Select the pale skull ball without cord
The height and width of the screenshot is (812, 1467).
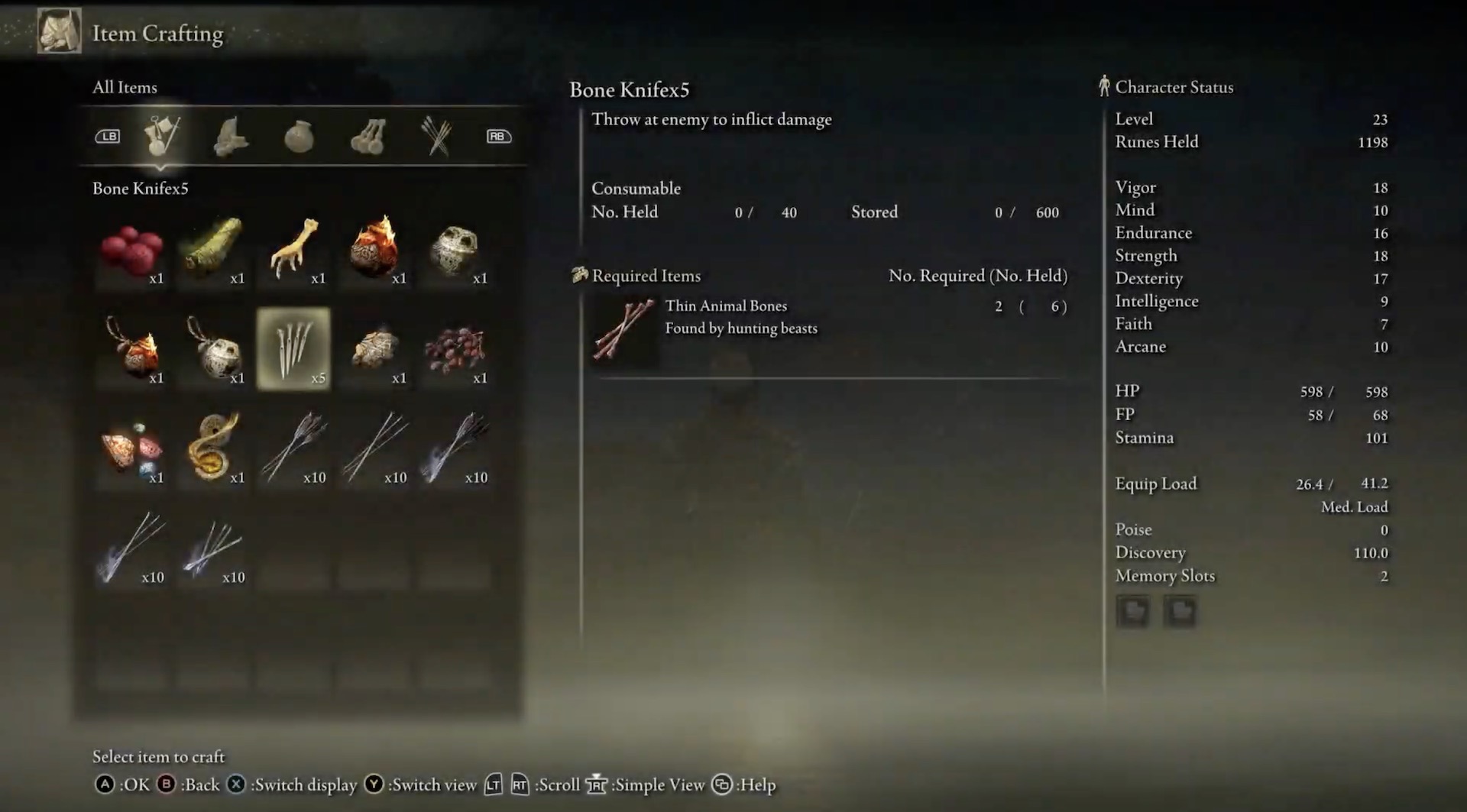click(x=455, y=251)
